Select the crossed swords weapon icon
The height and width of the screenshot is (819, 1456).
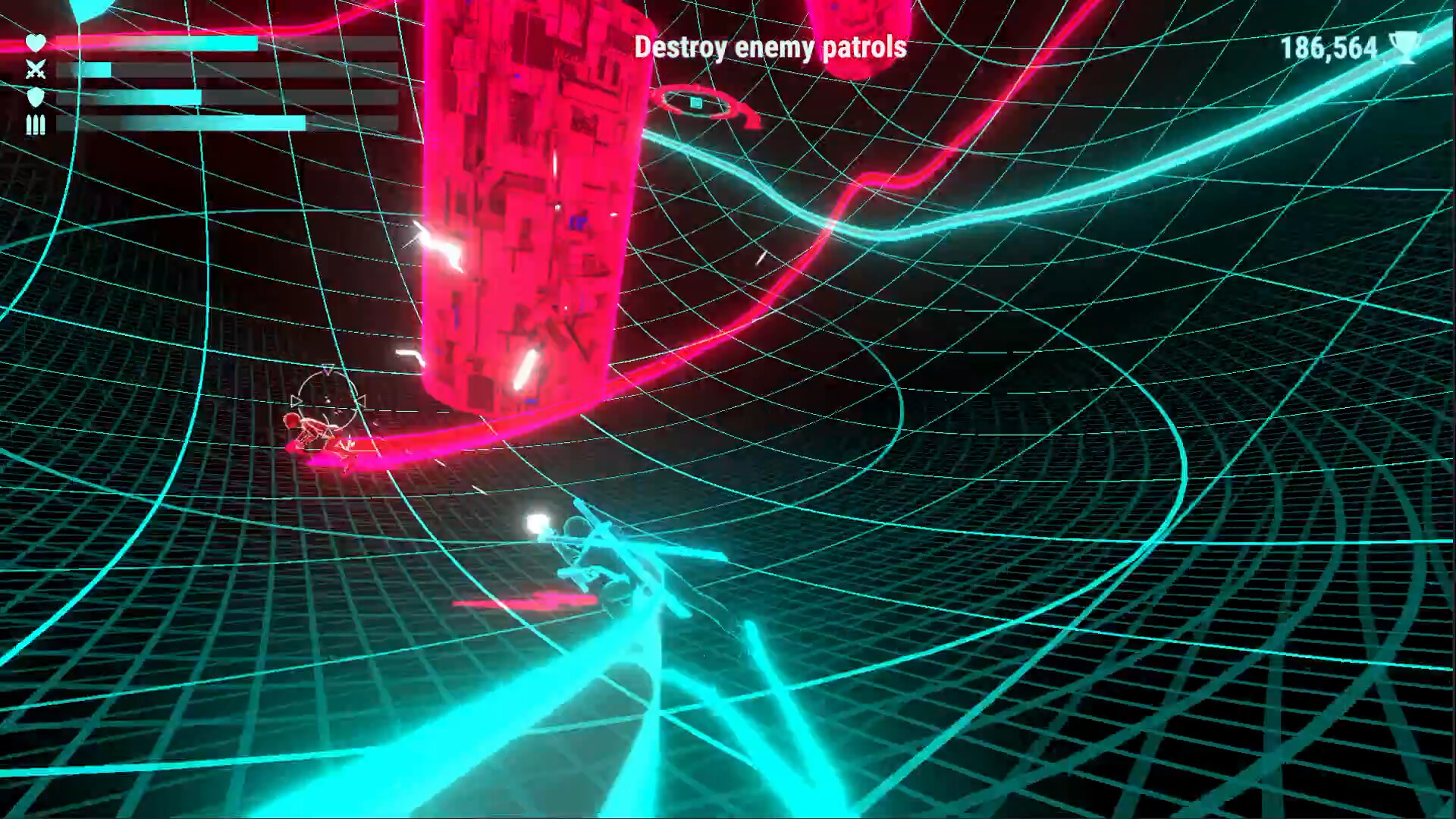pyautogui.click(x=35, y=68)
